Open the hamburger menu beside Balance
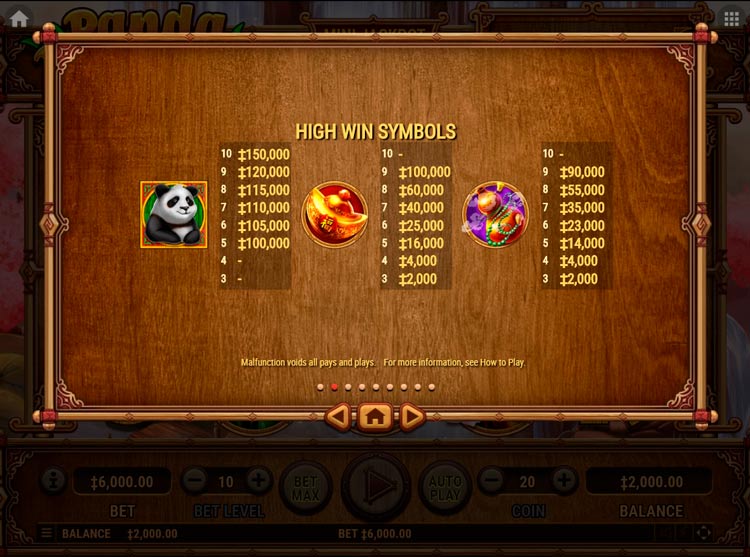750x557 pixels. (46, 534)
